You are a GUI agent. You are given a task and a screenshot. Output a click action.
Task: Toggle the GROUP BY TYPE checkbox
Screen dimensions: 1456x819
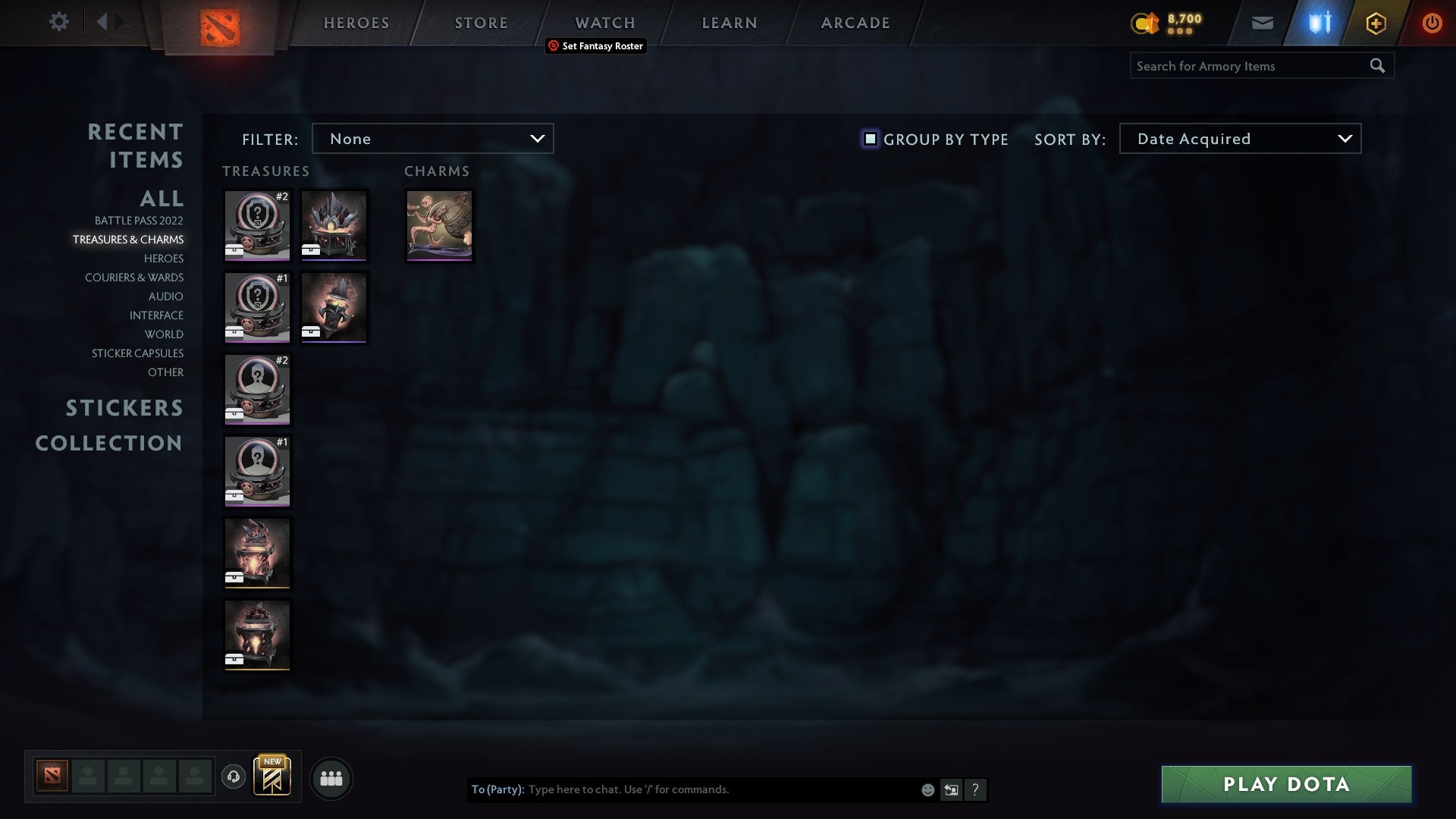pyautogui.click(x=870, y=139)
